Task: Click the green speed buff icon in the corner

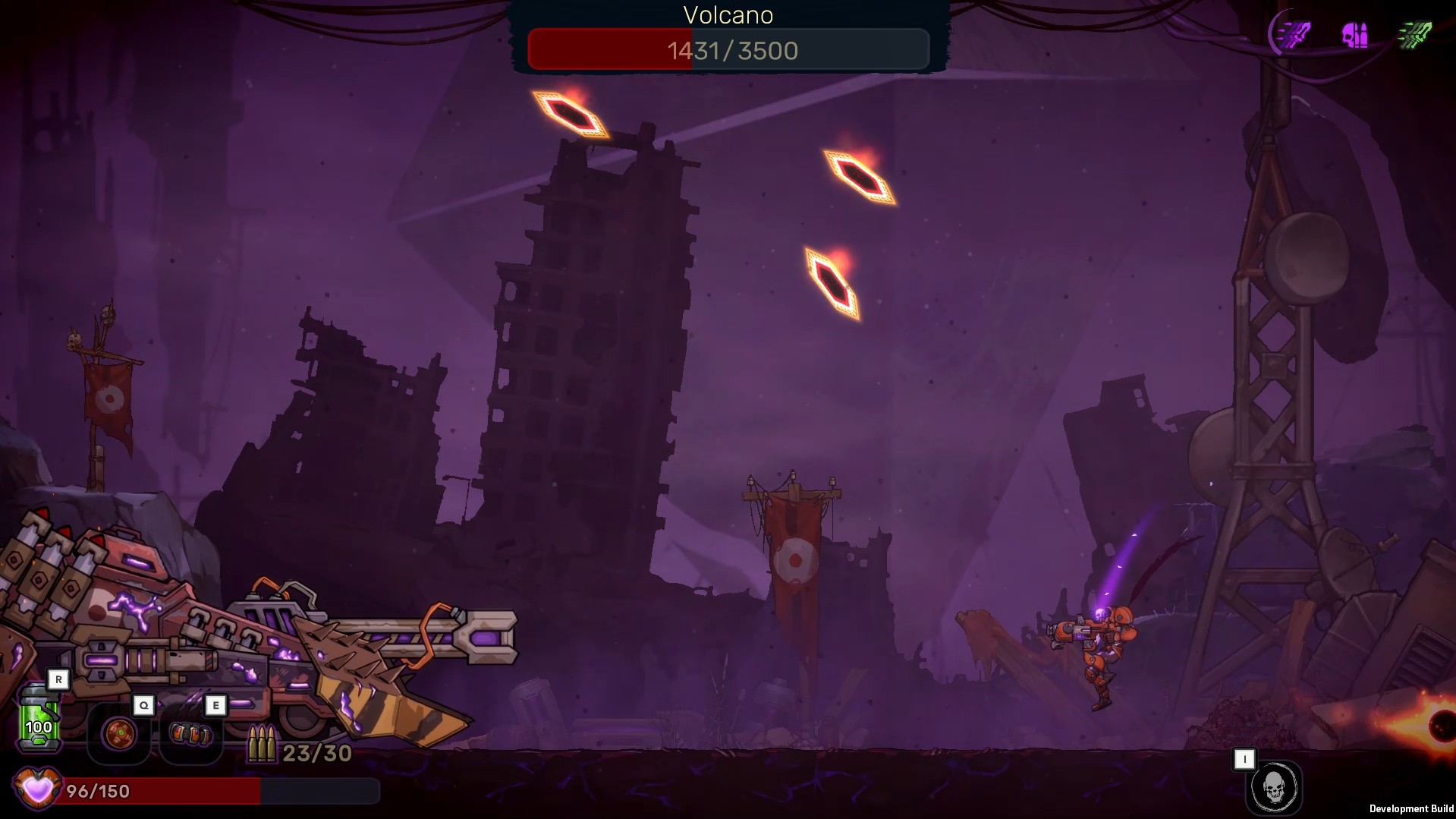Action: pyautogui.click(x=1416, y=33)
